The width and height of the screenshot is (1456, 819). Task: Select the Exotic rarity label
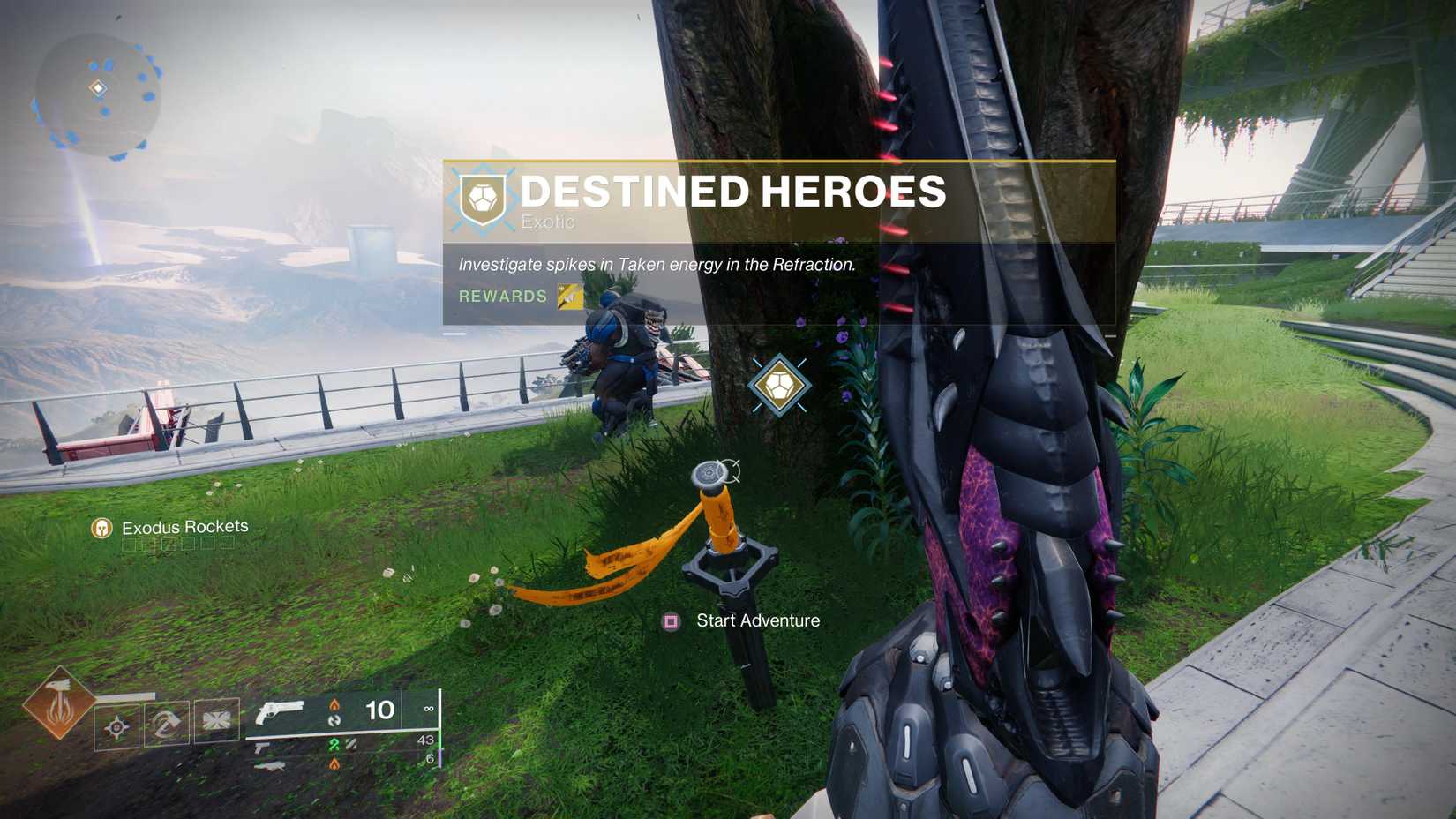tap(548, 222)
